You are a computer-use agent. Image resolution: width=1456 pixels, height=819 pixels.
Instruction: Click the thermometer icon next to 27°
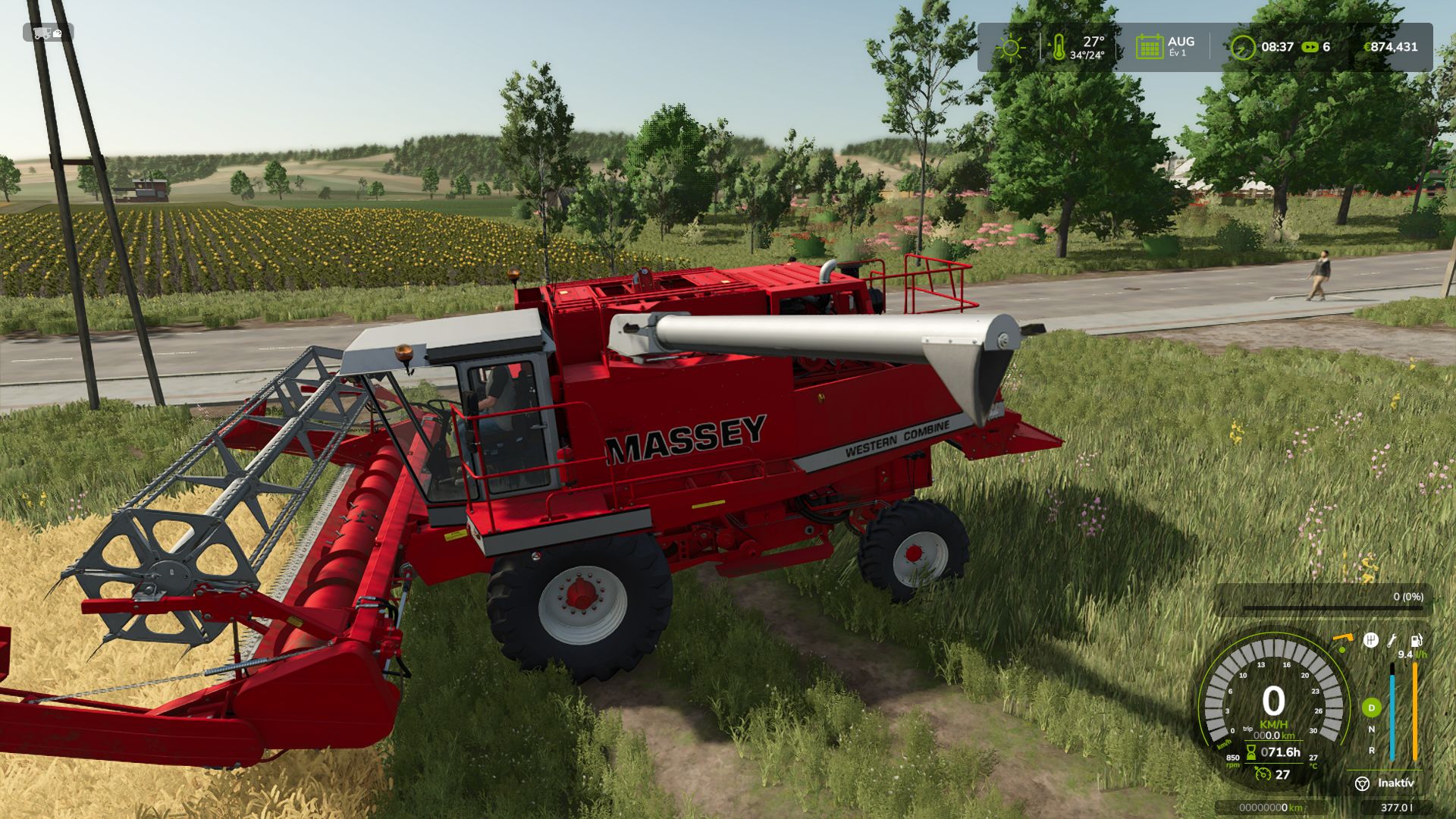[1059, 45]
